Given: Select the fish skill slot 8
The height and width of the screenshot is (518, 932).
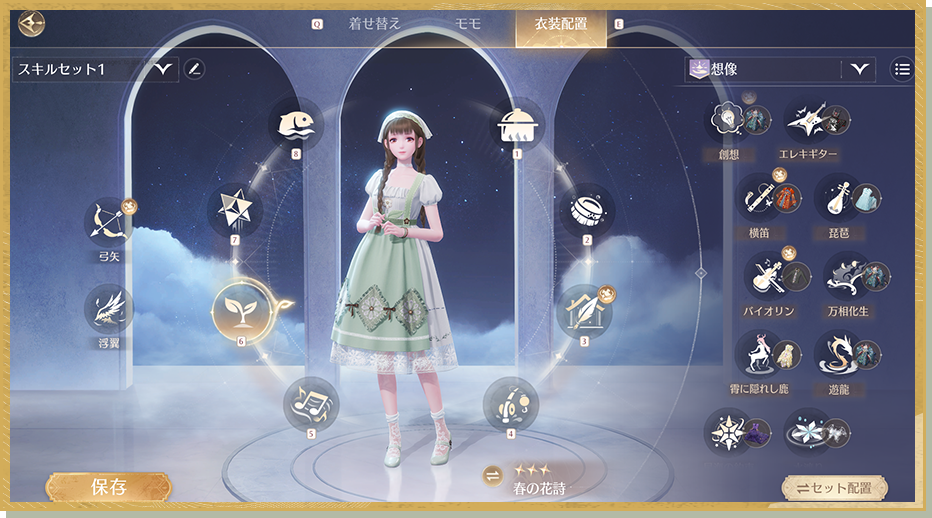Looking at the screenshot, I should click(296, 124).
